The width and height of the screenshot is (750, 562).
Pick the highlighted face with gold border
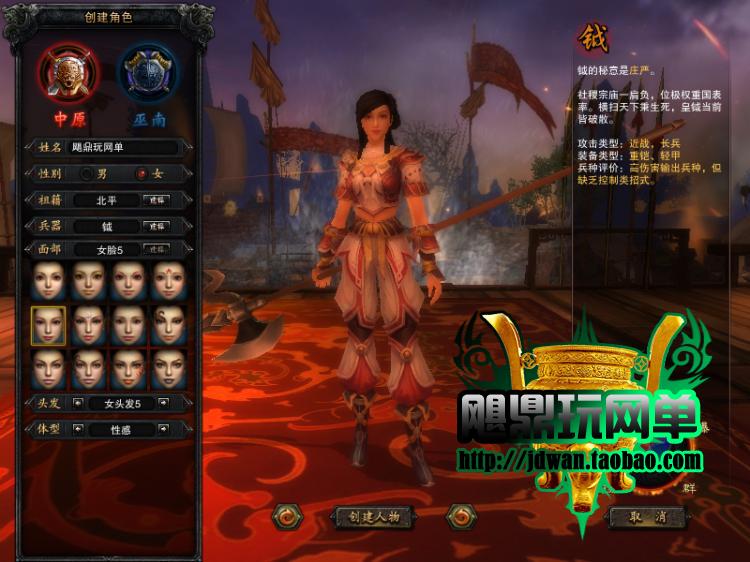coord(48,325)
